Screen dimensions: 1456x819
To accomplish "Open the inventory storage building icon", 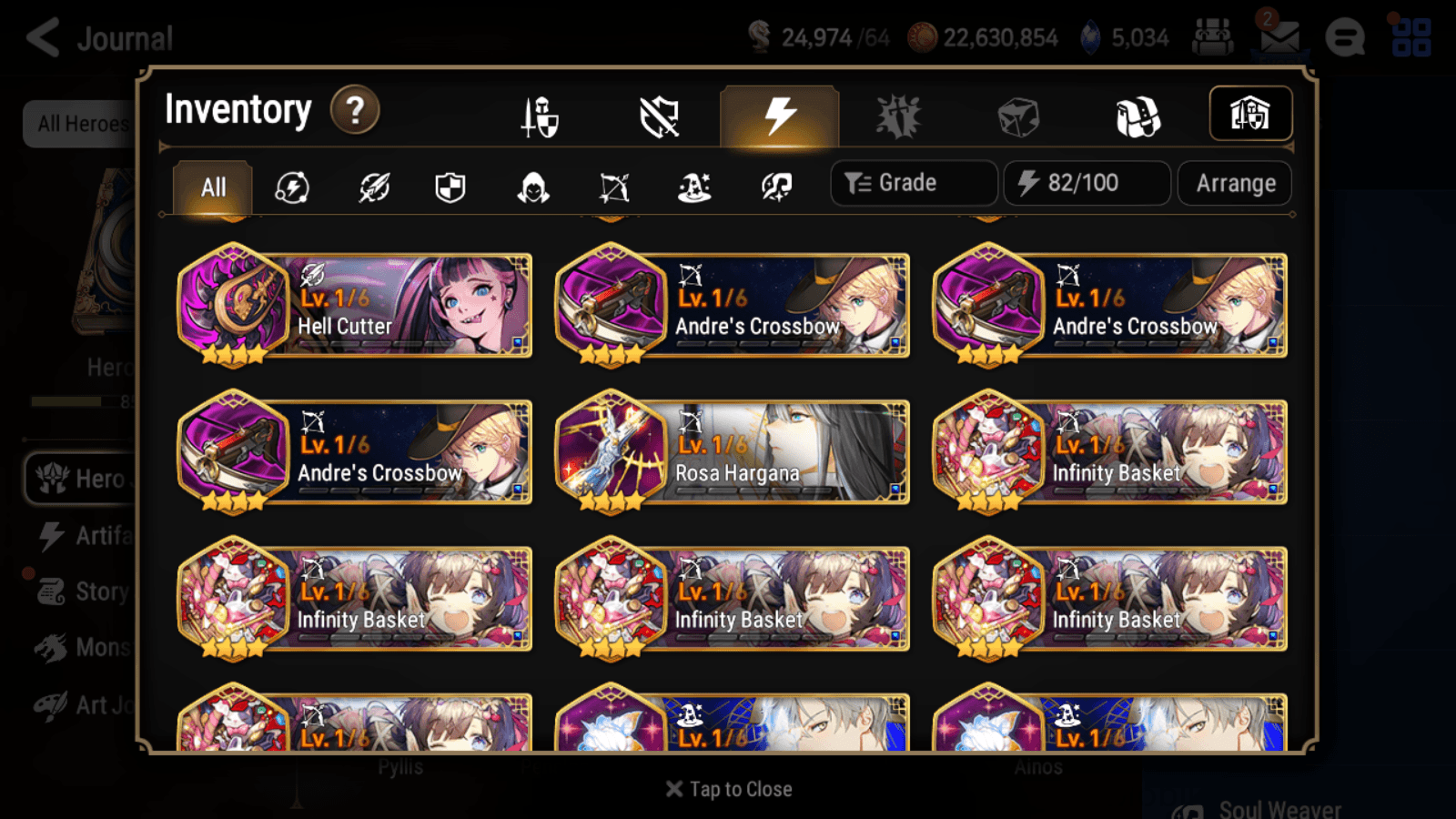I will [1249, 114].
